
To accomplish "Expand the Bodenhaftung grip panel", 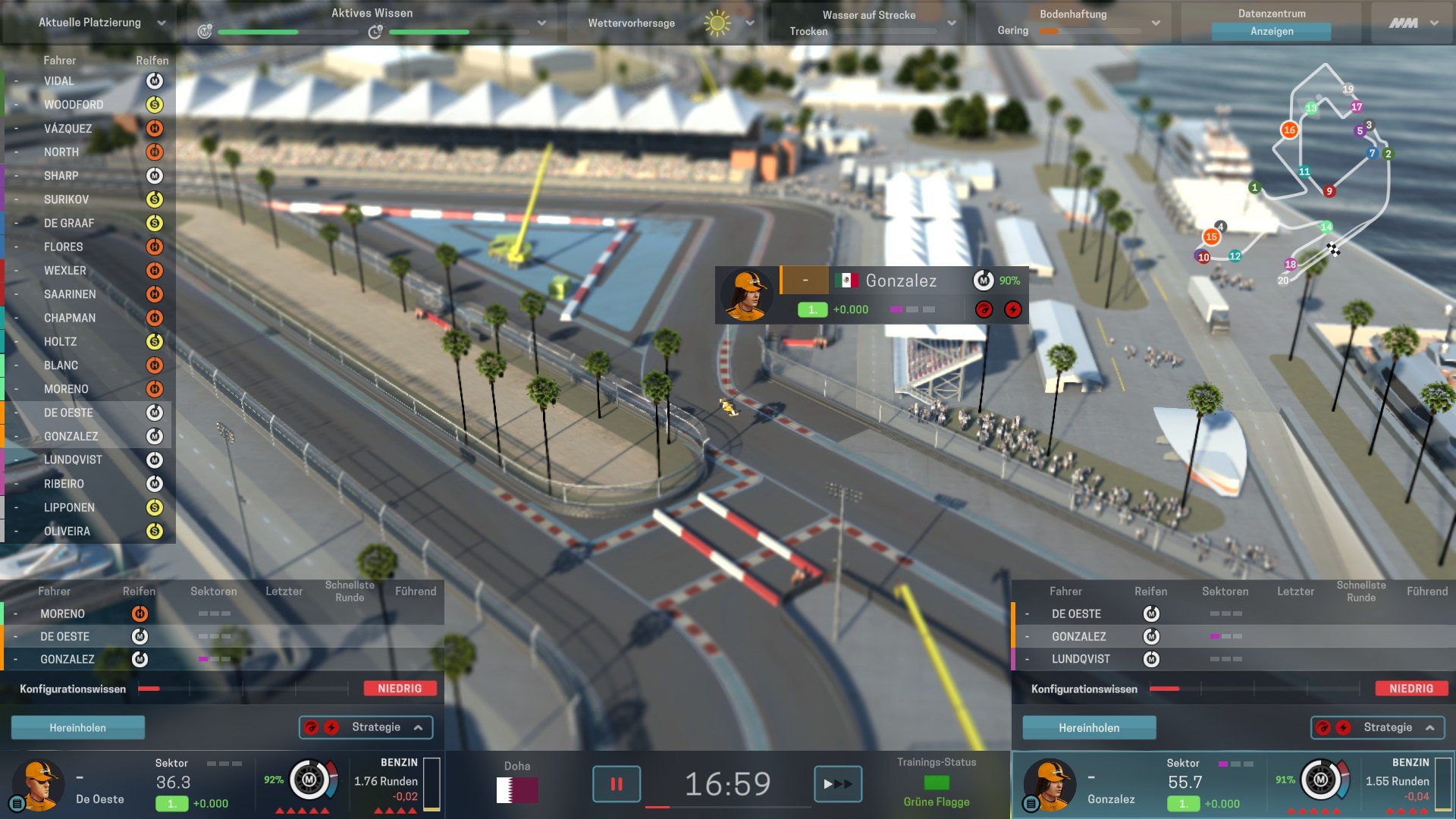I will (1155, 24).
